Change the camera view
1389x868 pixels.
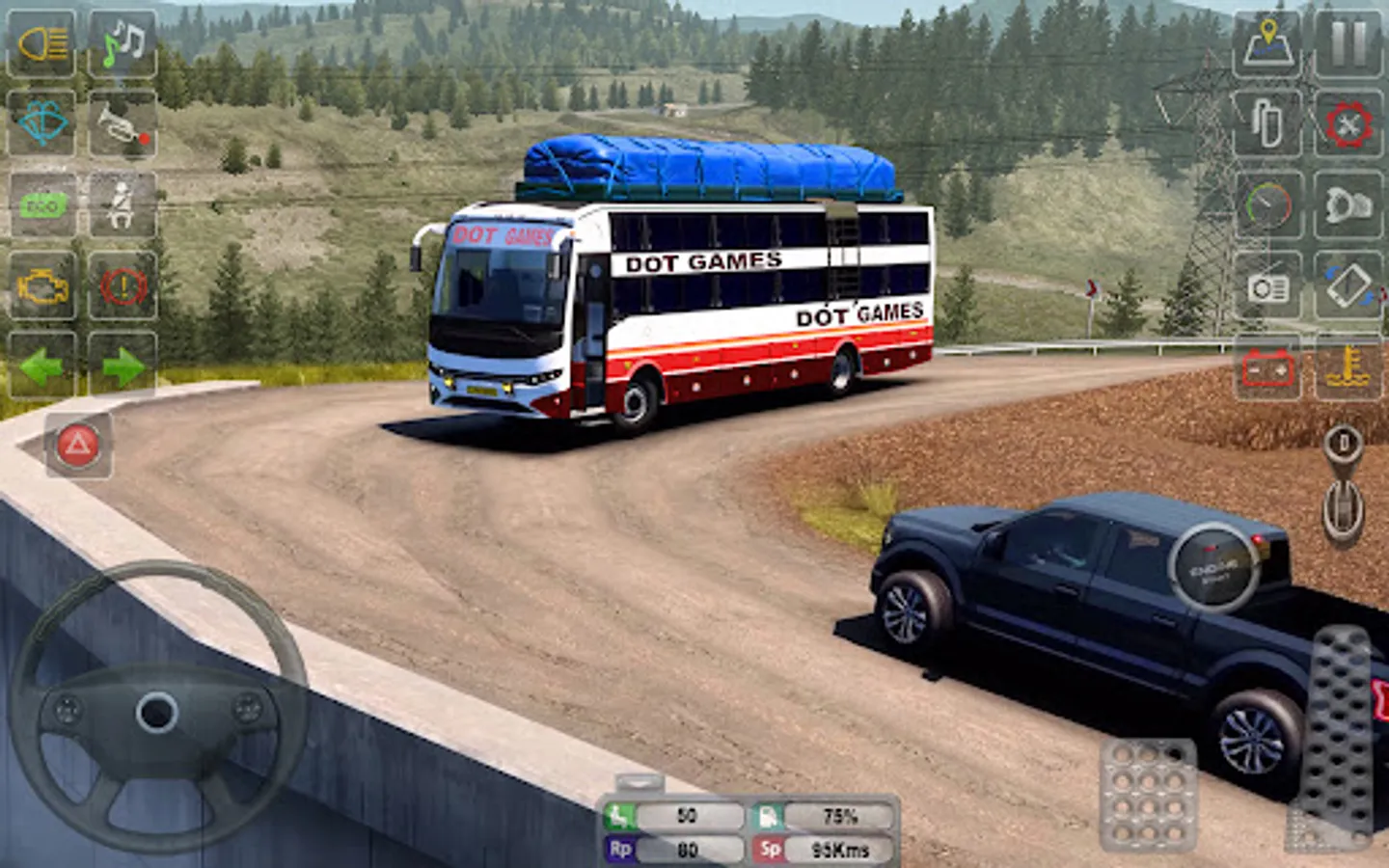pos(1348,204)
